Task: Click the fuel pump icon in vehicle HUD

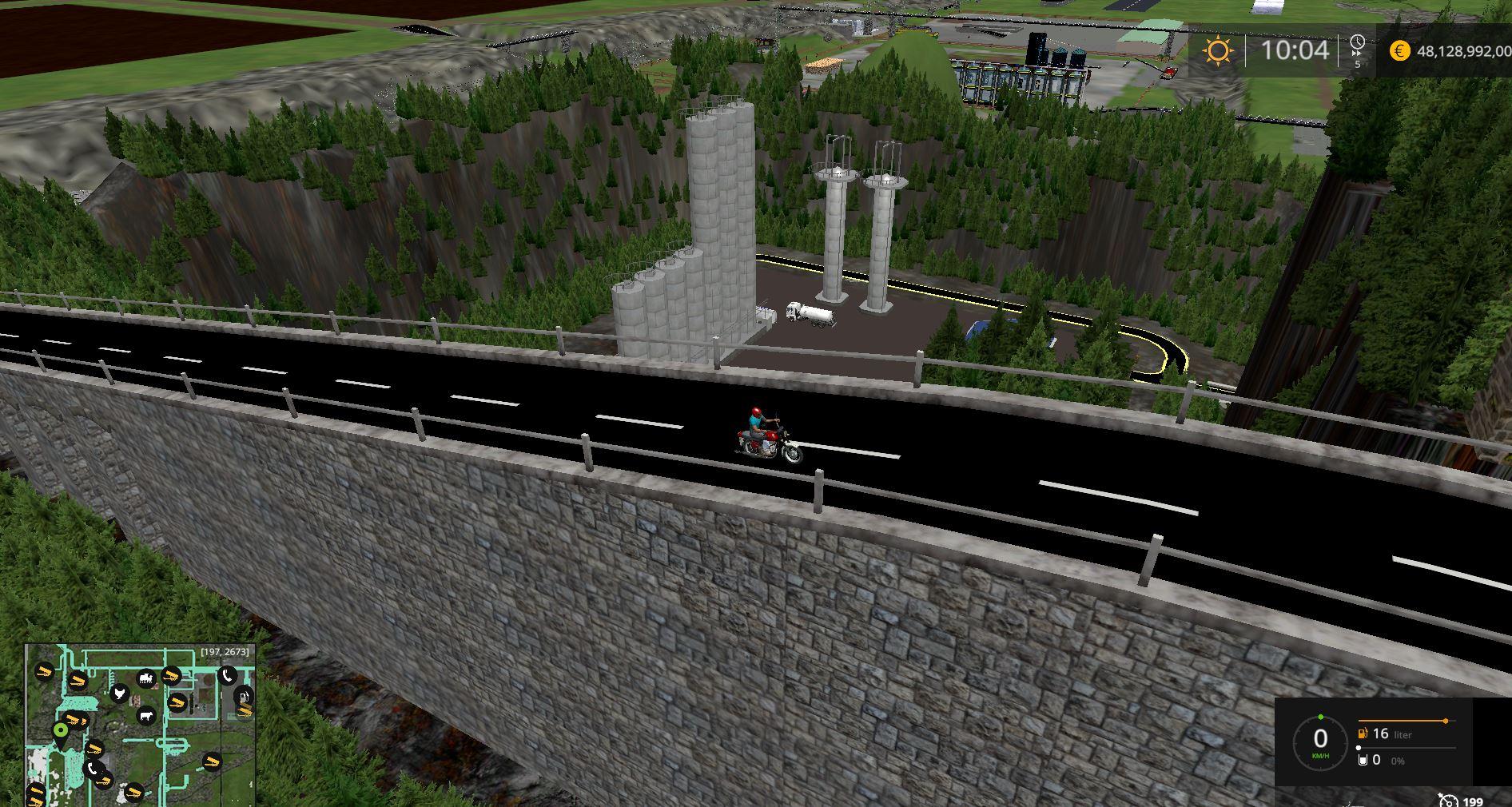Action: [x=1362, y=734]
